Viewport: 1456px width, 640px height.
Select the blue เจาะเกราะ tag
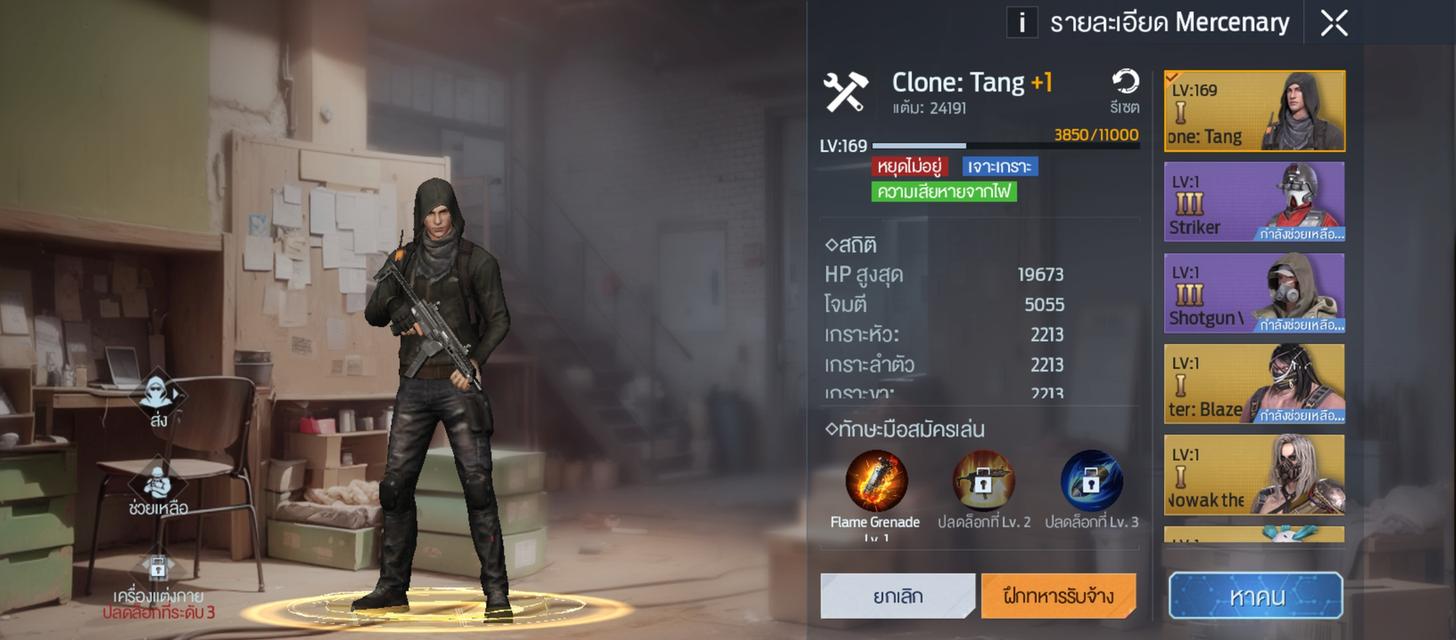(1000, 166)
